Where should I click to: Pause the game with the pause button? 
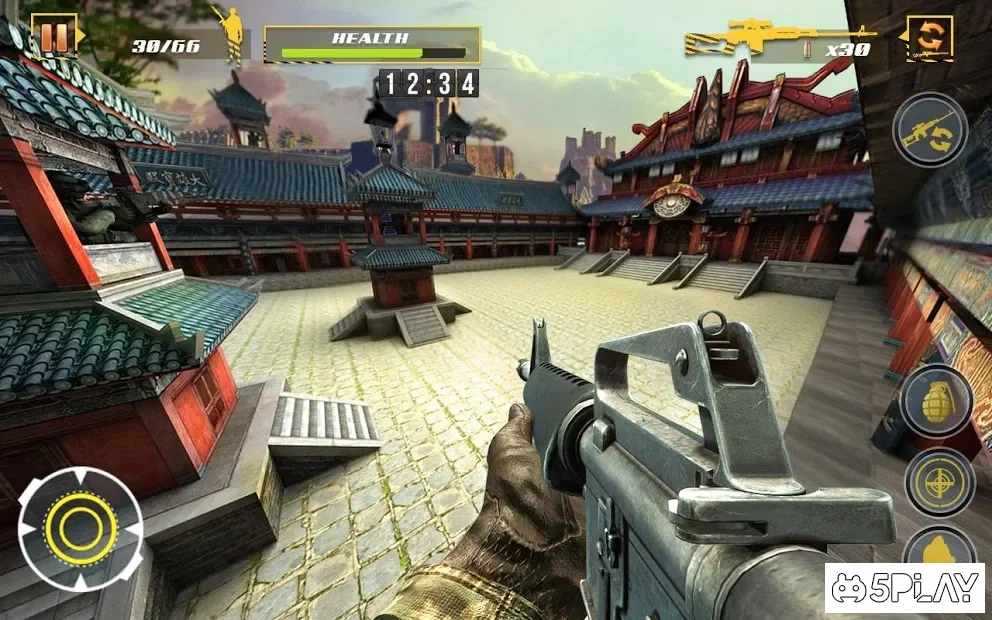coord(55,37)
